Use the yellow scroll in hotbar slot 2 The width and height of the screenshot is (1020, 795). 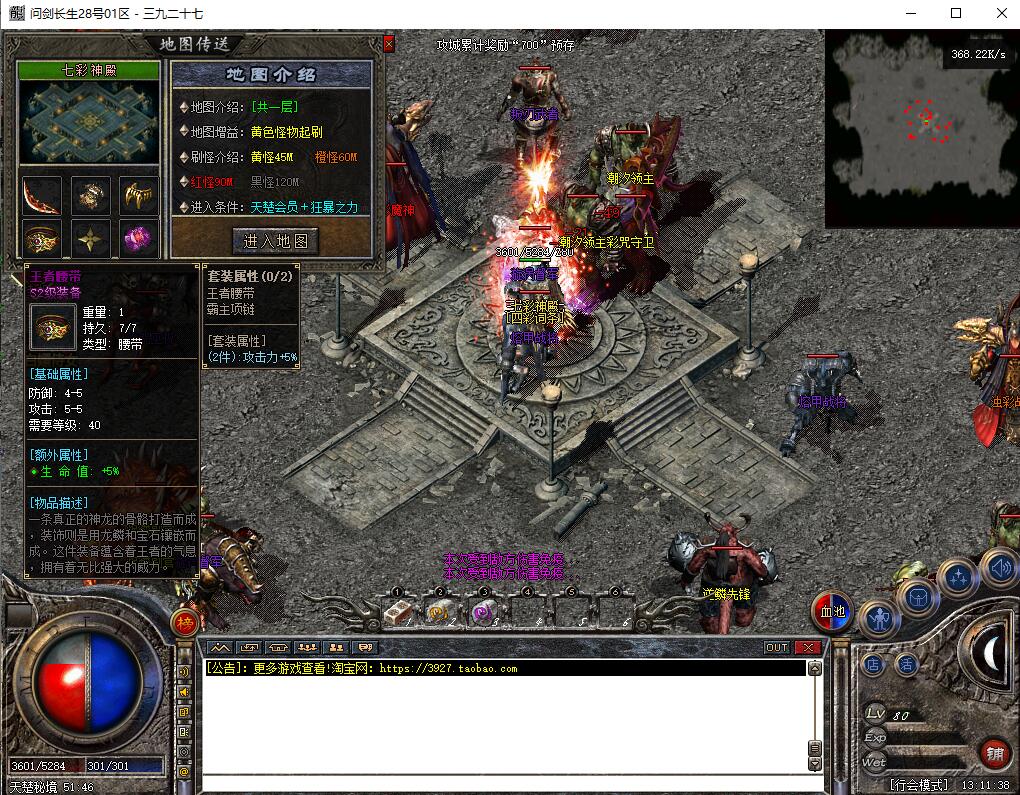[x=438, y=611]
